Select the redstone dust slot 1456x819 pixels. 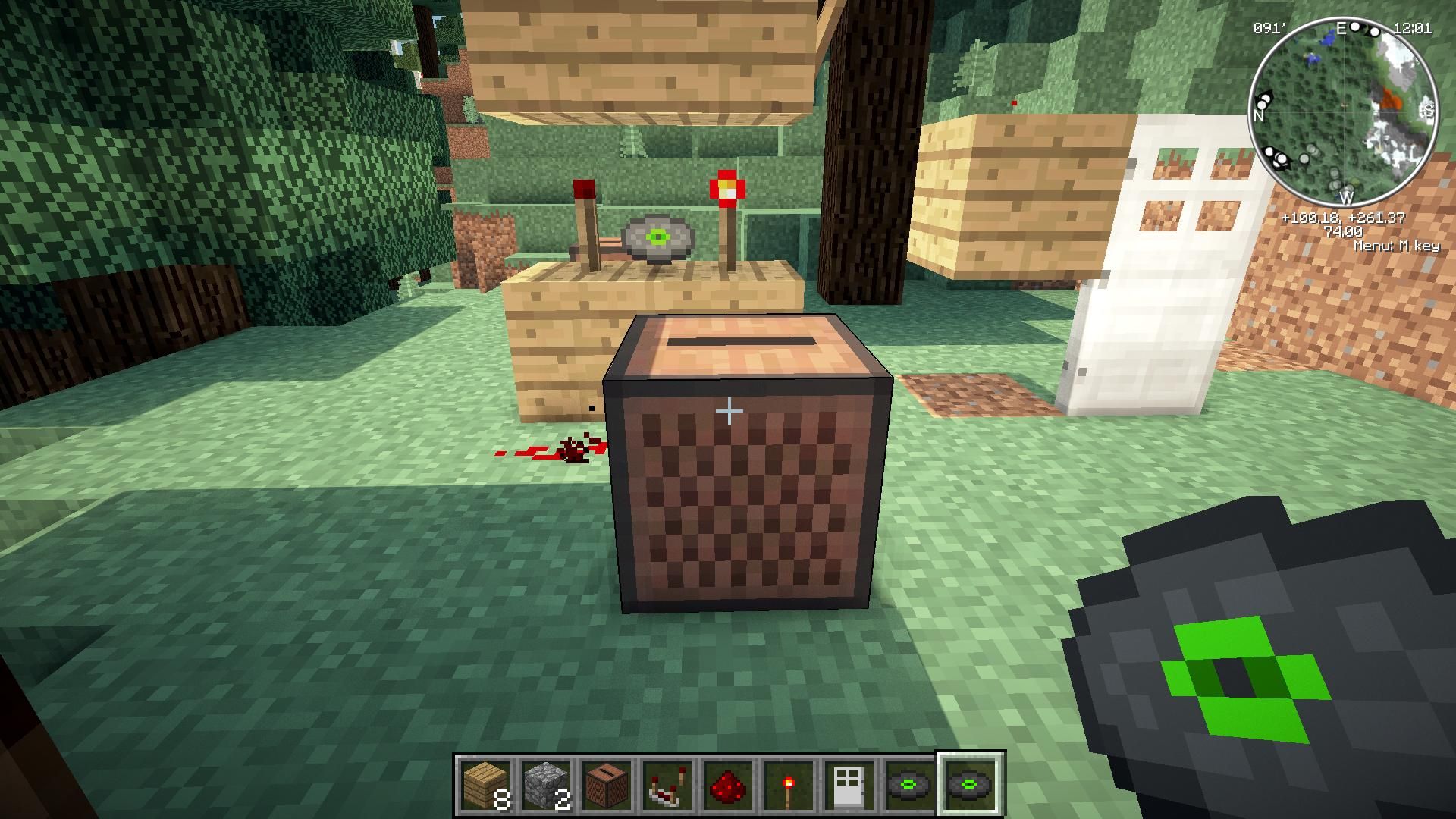coord(728,785)
